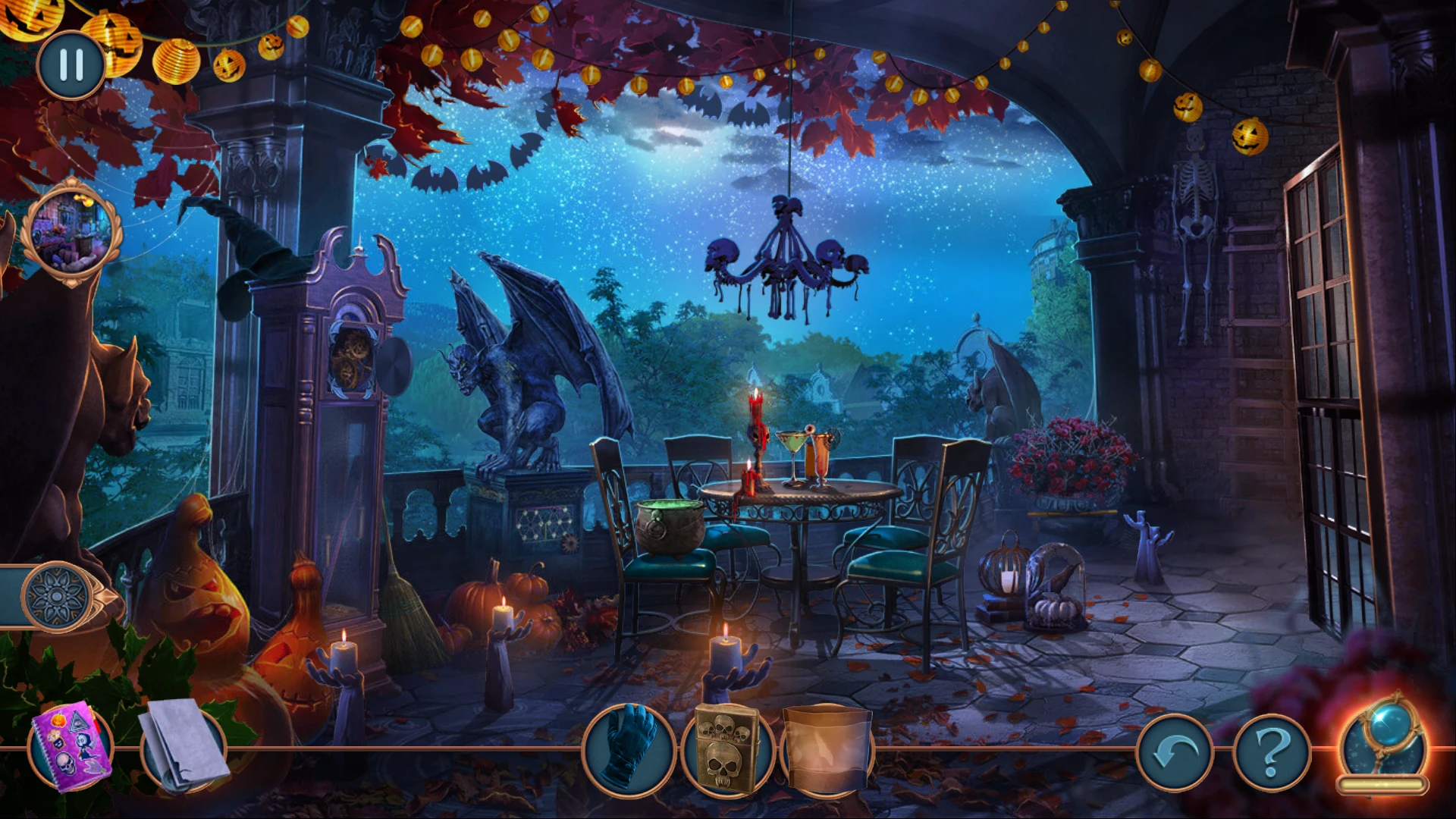Open the question mark help button
This screenshot has width=1456, height=819.
pyautogui.click(x=1272, y=752)
